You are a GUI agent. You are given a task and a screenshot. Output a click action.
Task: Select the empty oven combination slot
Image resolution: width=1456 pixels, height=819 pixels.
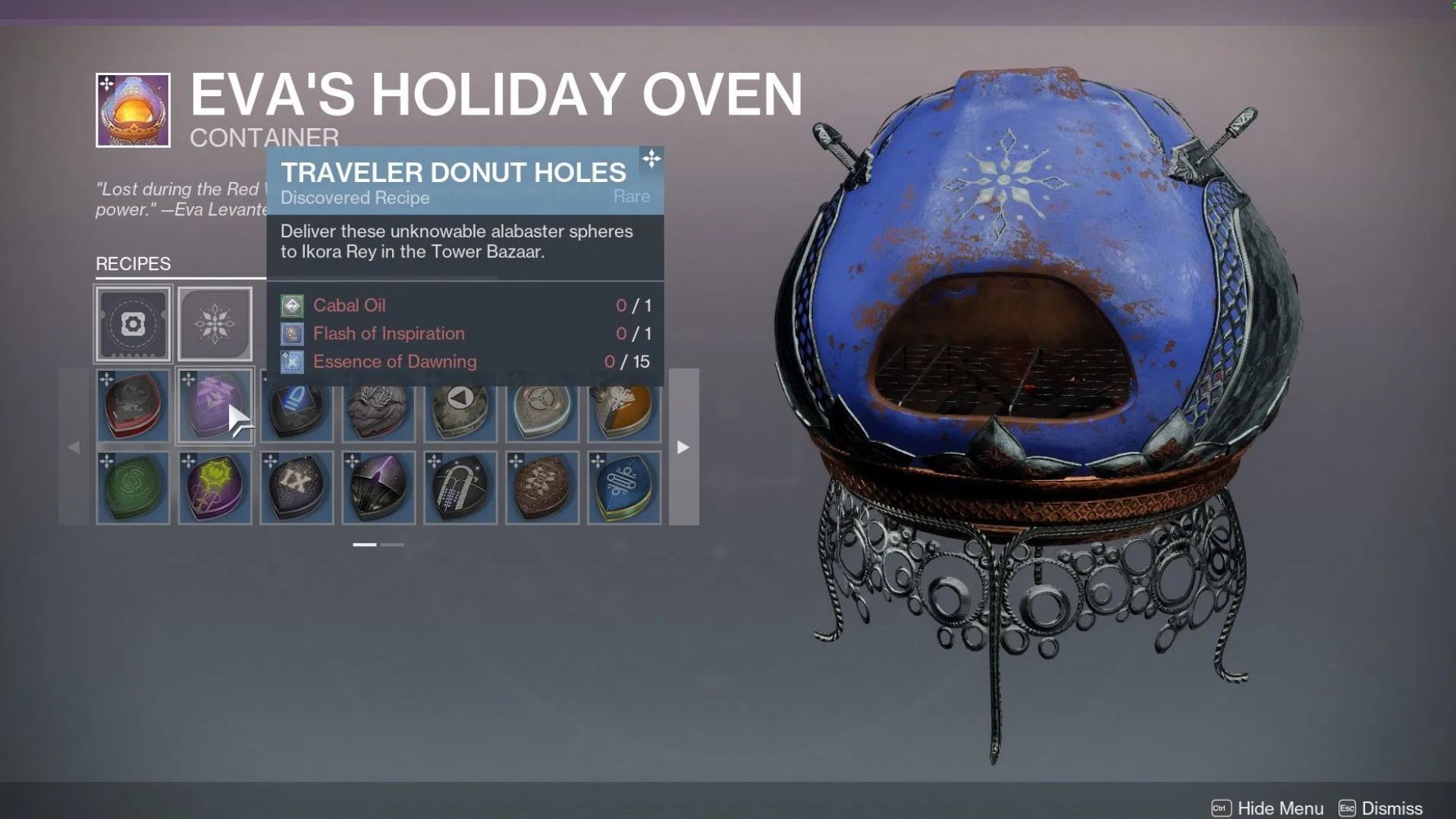133,322
